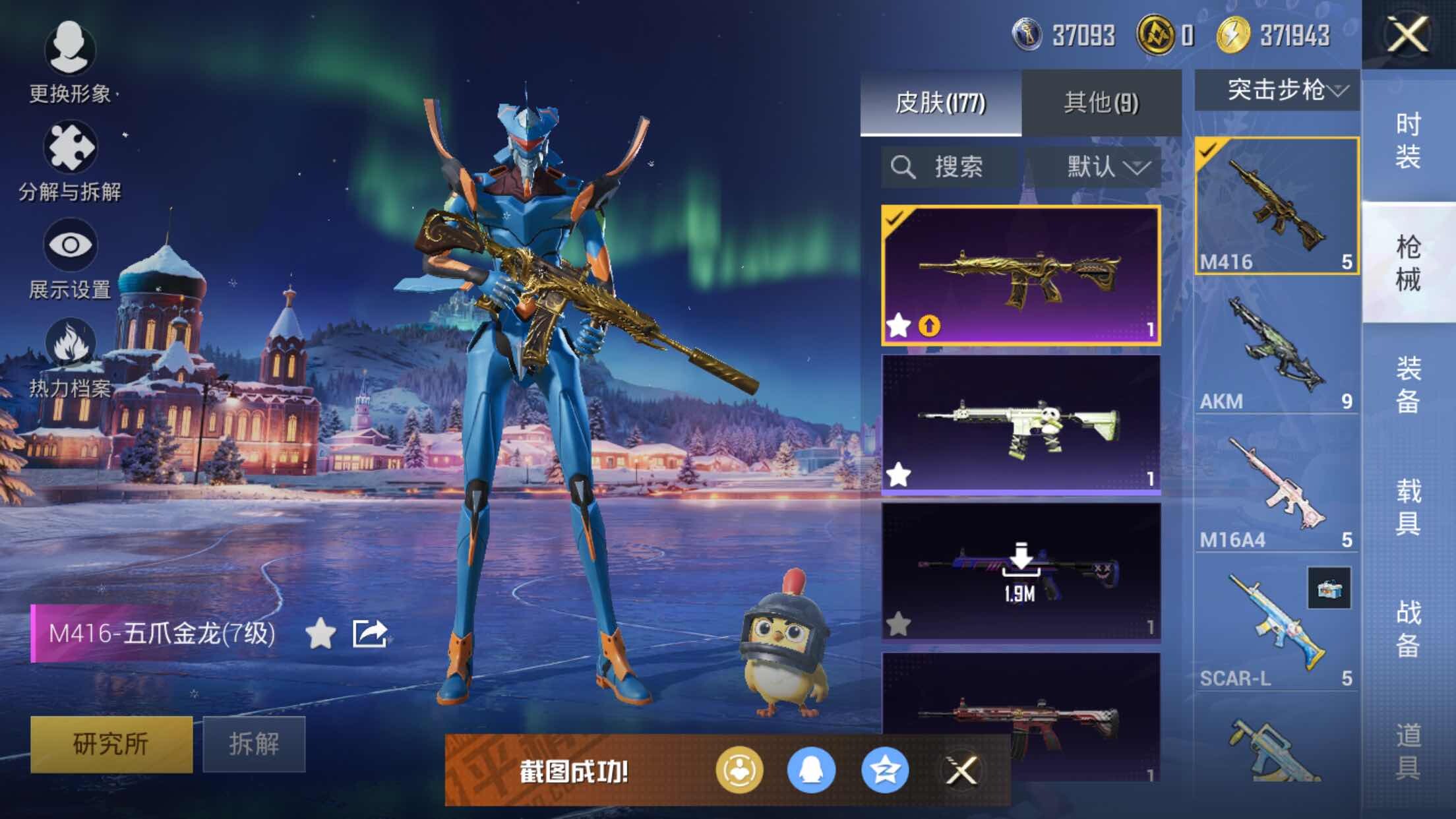The height and width of the screenshot is (819, 1456).
Task: Switch to the 其他(9) tab
Action: (x=1101, y=103)
